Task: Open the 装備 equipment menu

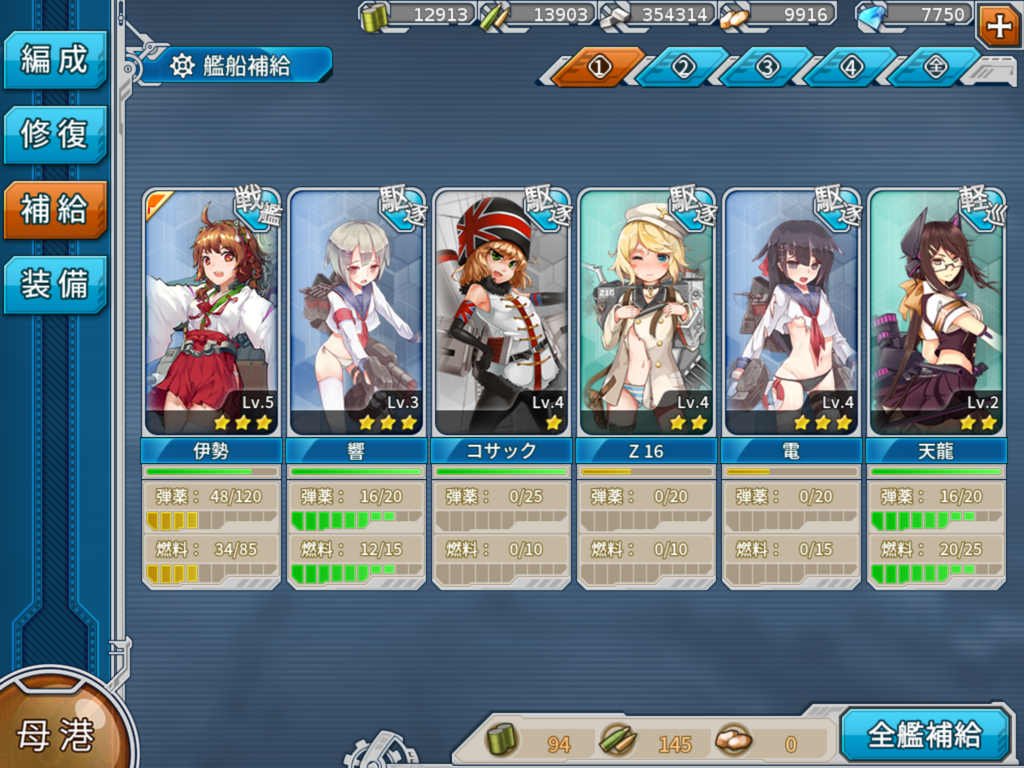Action: point(55,285)
